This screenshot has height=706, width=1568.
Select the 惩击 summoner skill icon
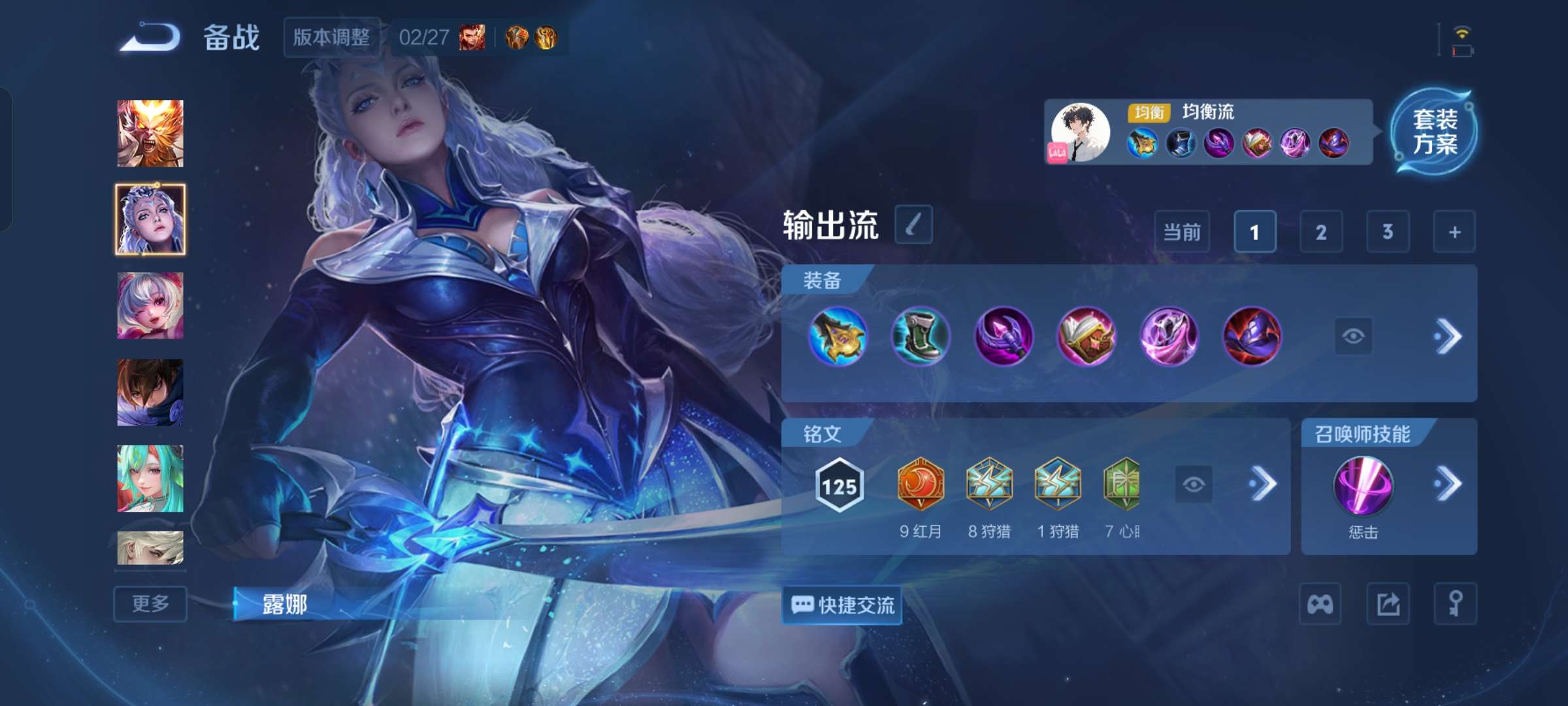(1363, 487)
